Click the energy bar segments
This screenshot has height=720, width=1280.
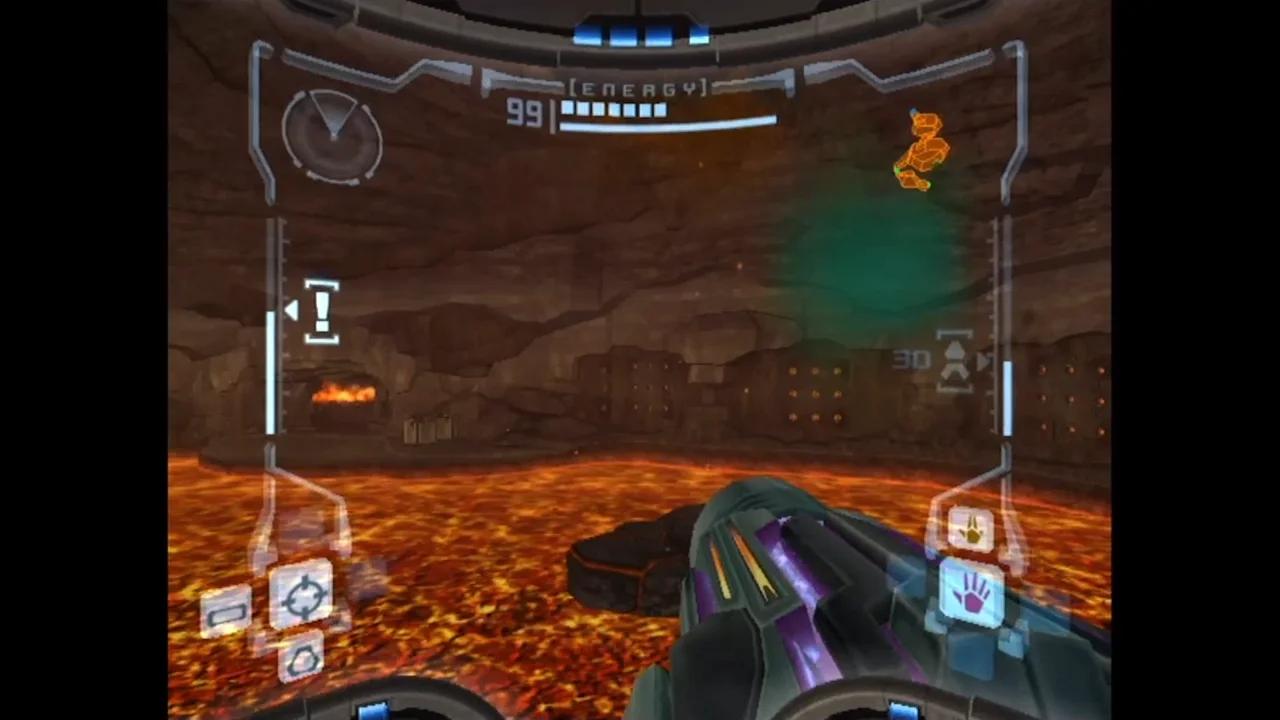pyautogui.click(x=613, y=110)
